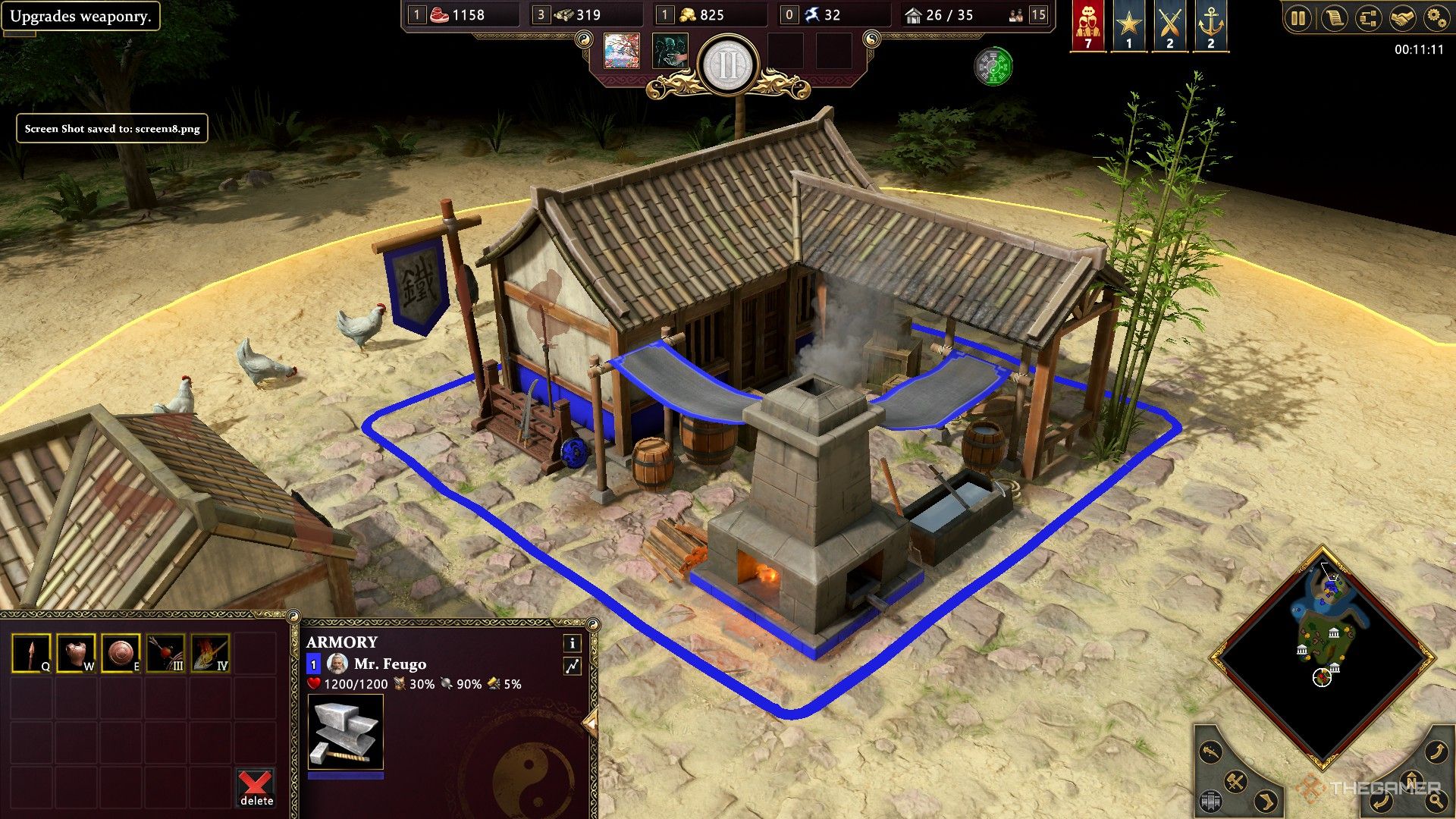Select the flaming shovel upgrade icon

pos(210,653)
